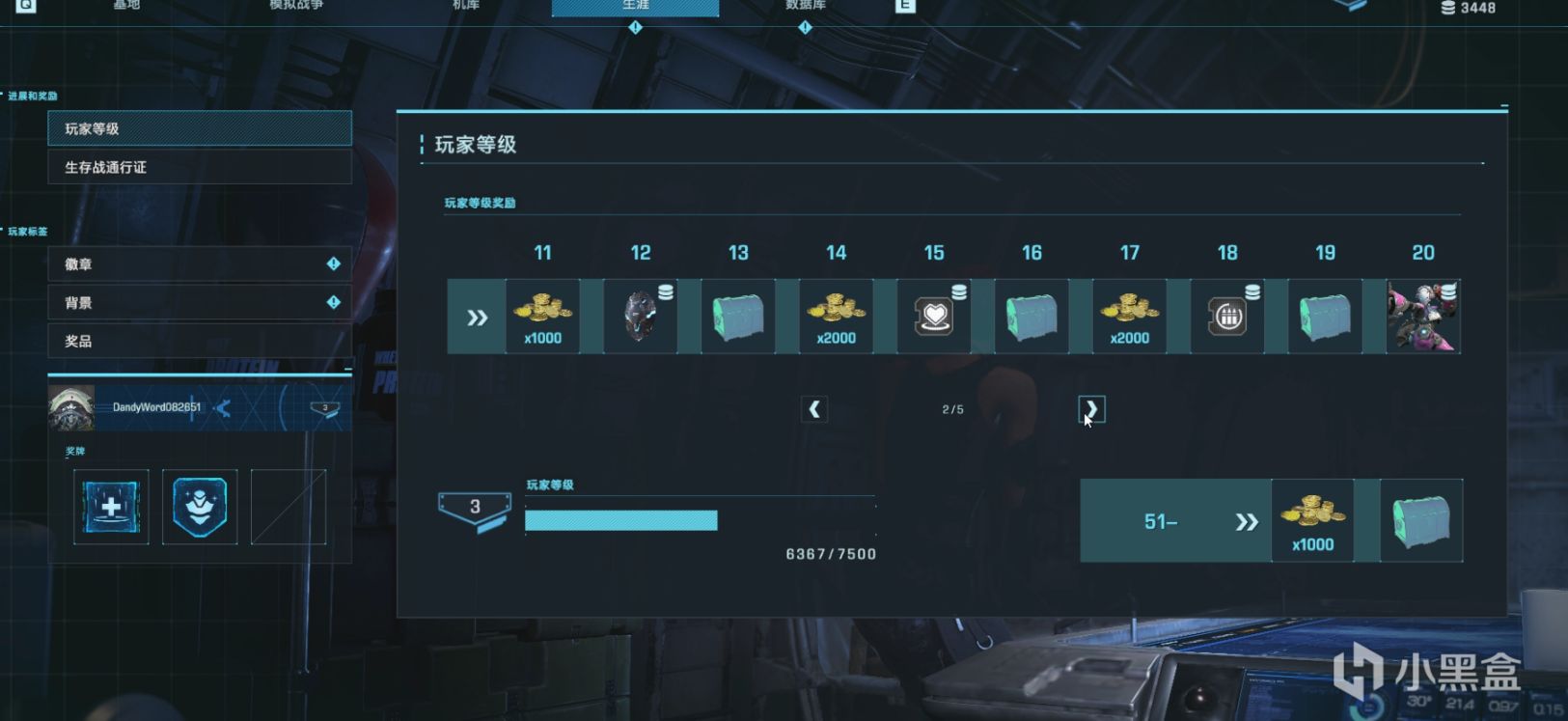
Task: Open the 生存战通行证 section
Action: [x=199, y=166]
